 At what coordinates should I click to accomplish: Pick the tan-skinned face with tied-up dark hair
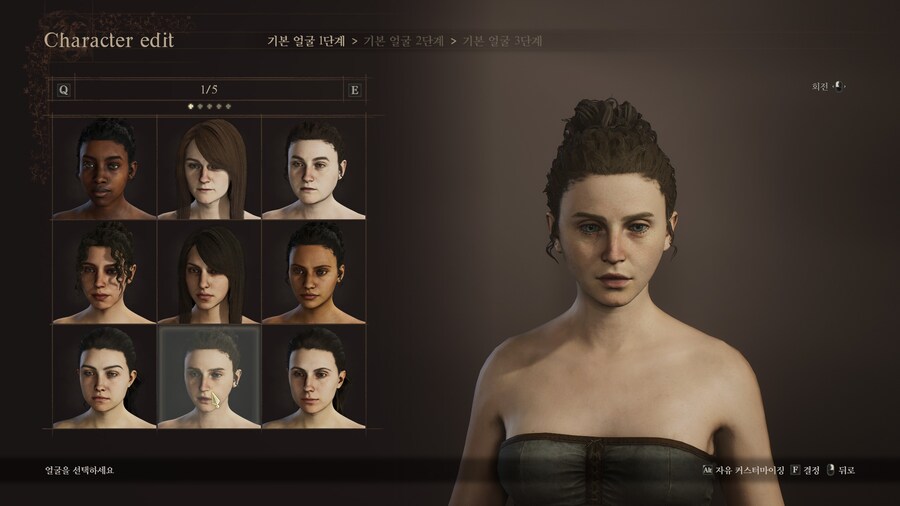coord(313,272)
